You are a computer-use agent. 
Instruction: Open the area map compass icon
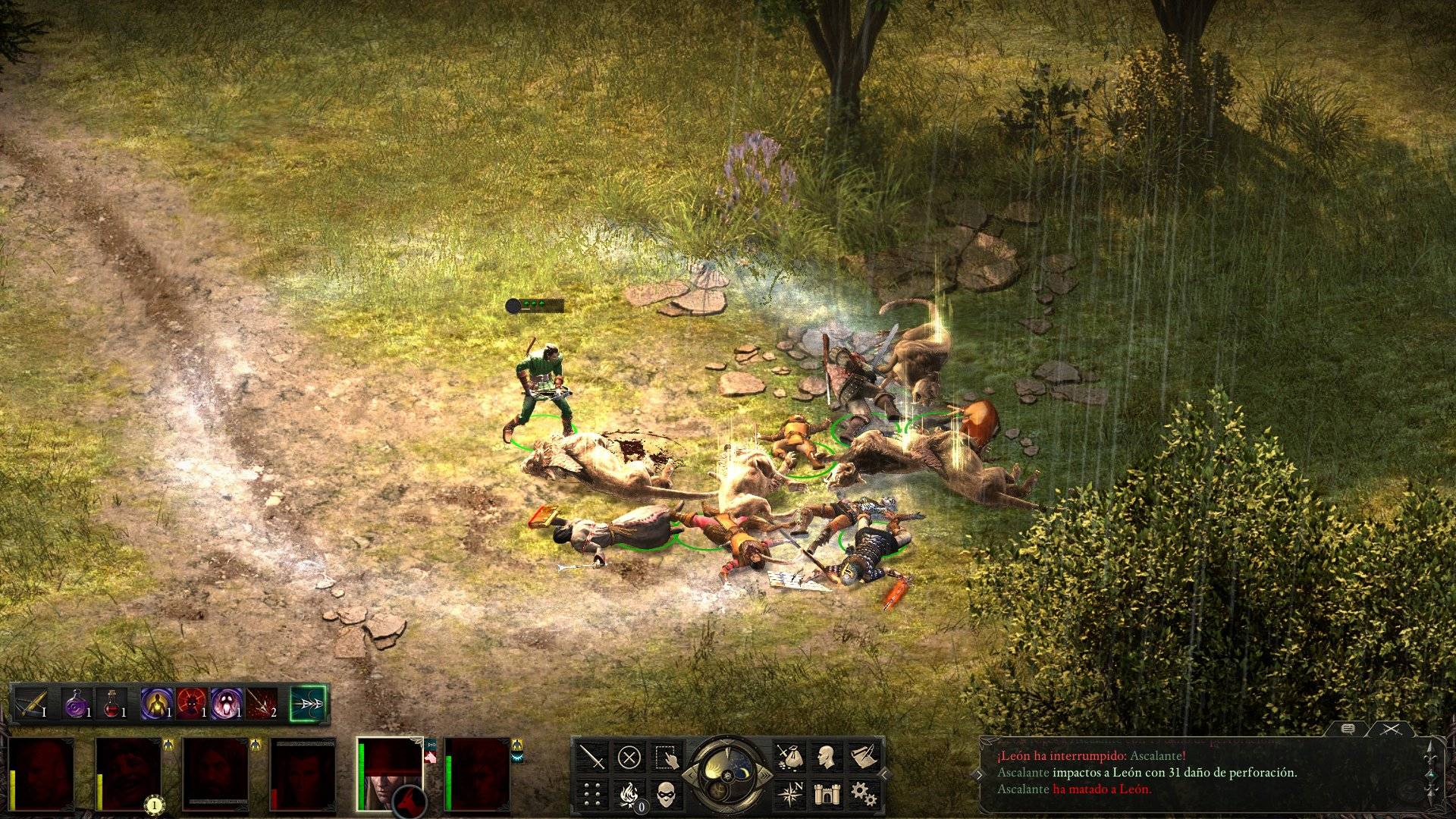tap(792, 792)
